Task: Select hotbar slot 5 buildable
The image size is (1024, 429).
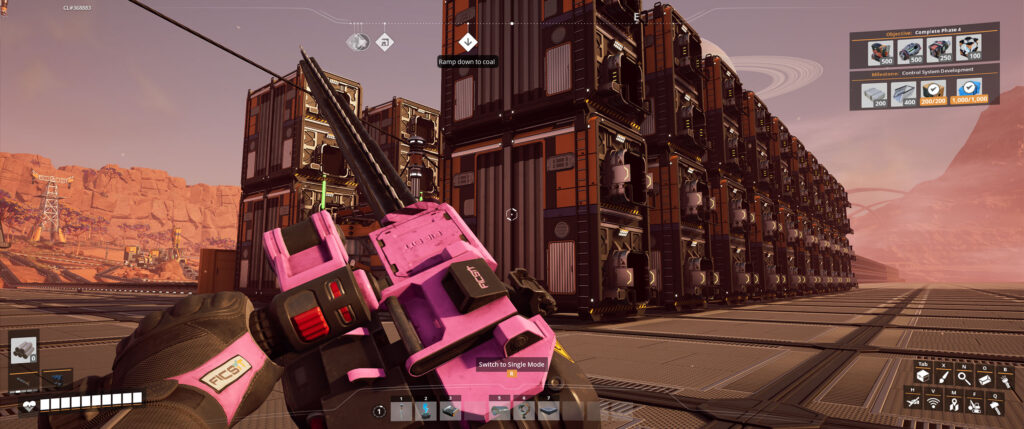Action: click(x=499, y=409)
